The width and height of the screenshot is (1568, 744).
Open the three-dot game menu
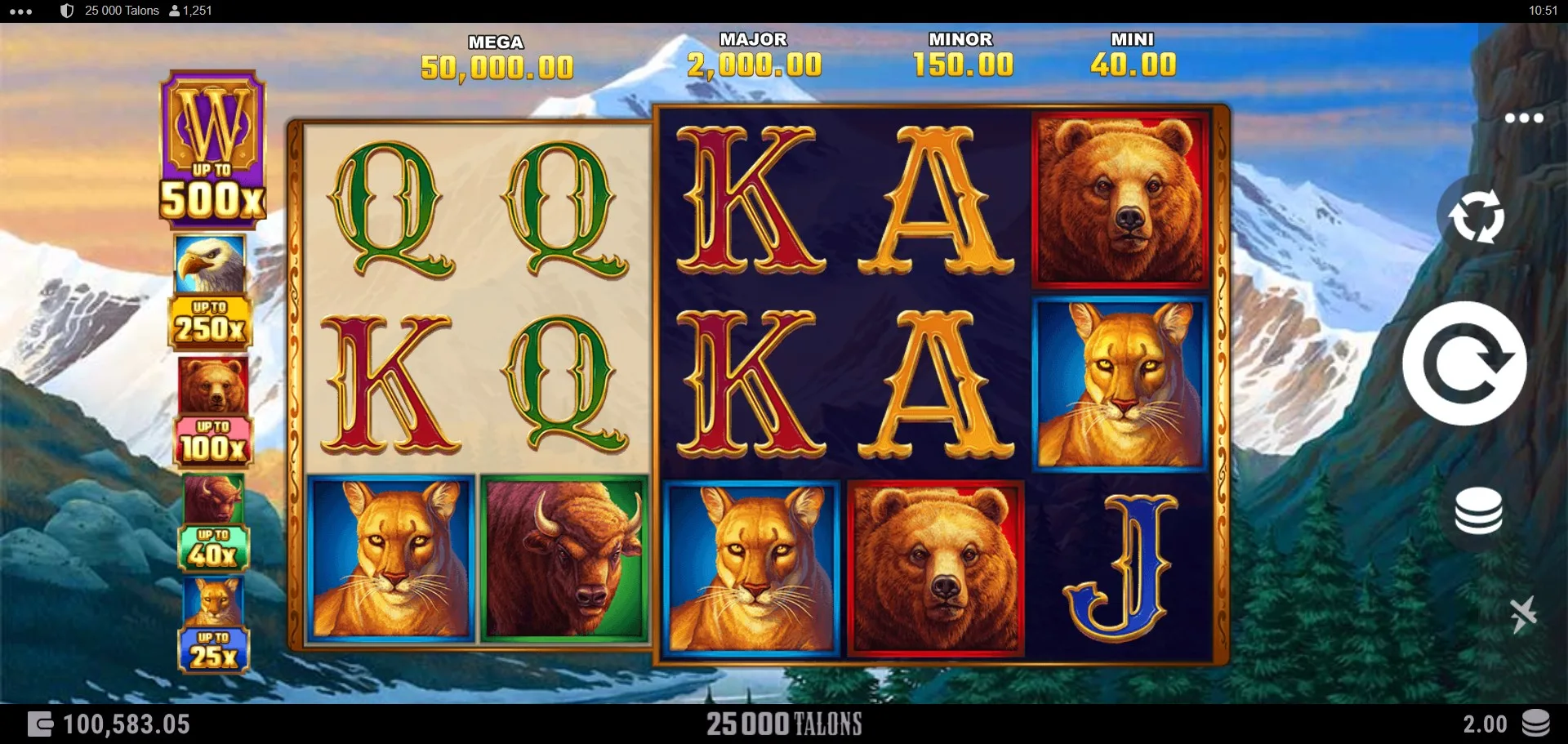click(1524, 118)
